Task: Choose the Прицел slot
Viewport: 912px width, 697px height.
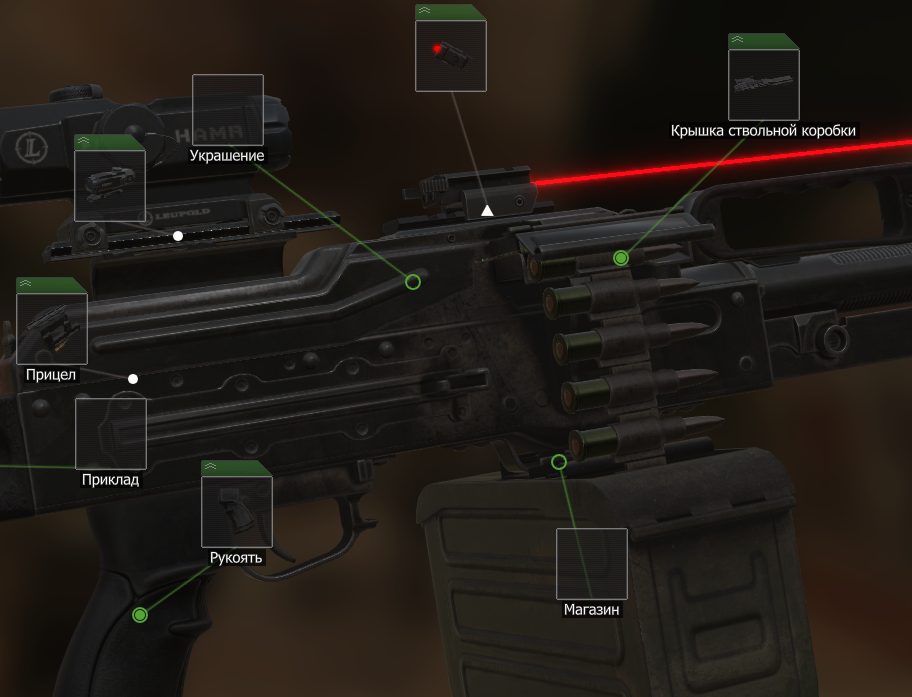Action: pos(52,329)
